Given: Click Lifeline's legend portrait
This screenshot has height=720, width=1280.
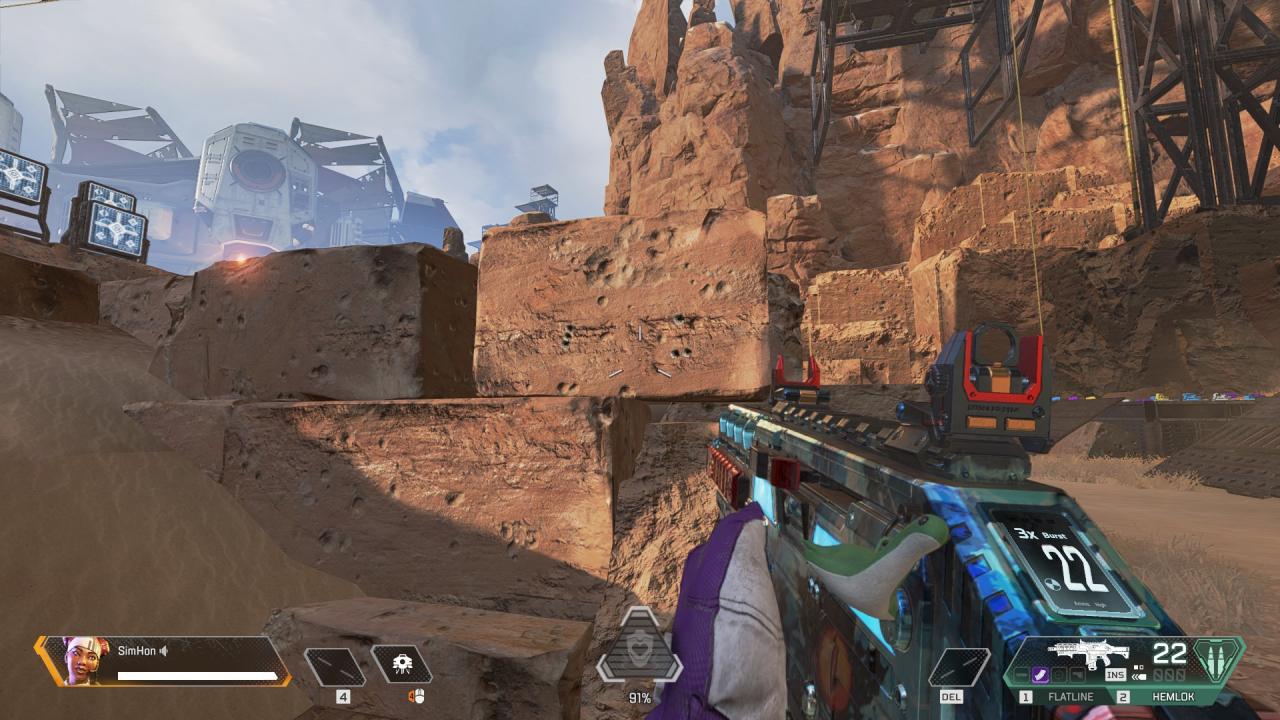Looking at the screenshot, I should tap(86, 661).
